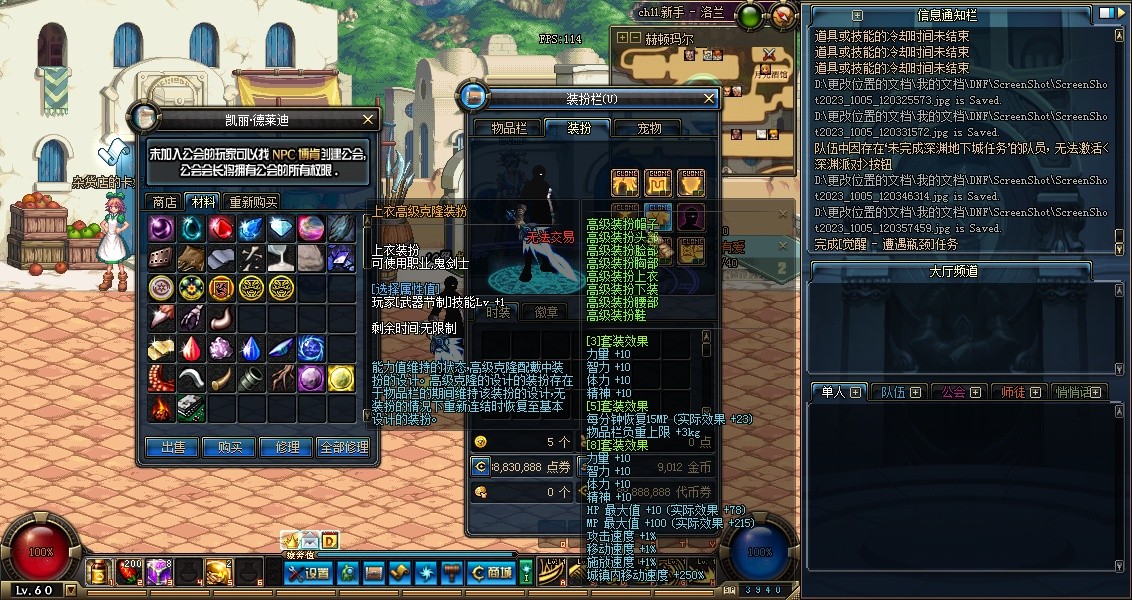Choose the 修理 repair button
Viewport: 1132px width, 600px height.
point(286,447)
